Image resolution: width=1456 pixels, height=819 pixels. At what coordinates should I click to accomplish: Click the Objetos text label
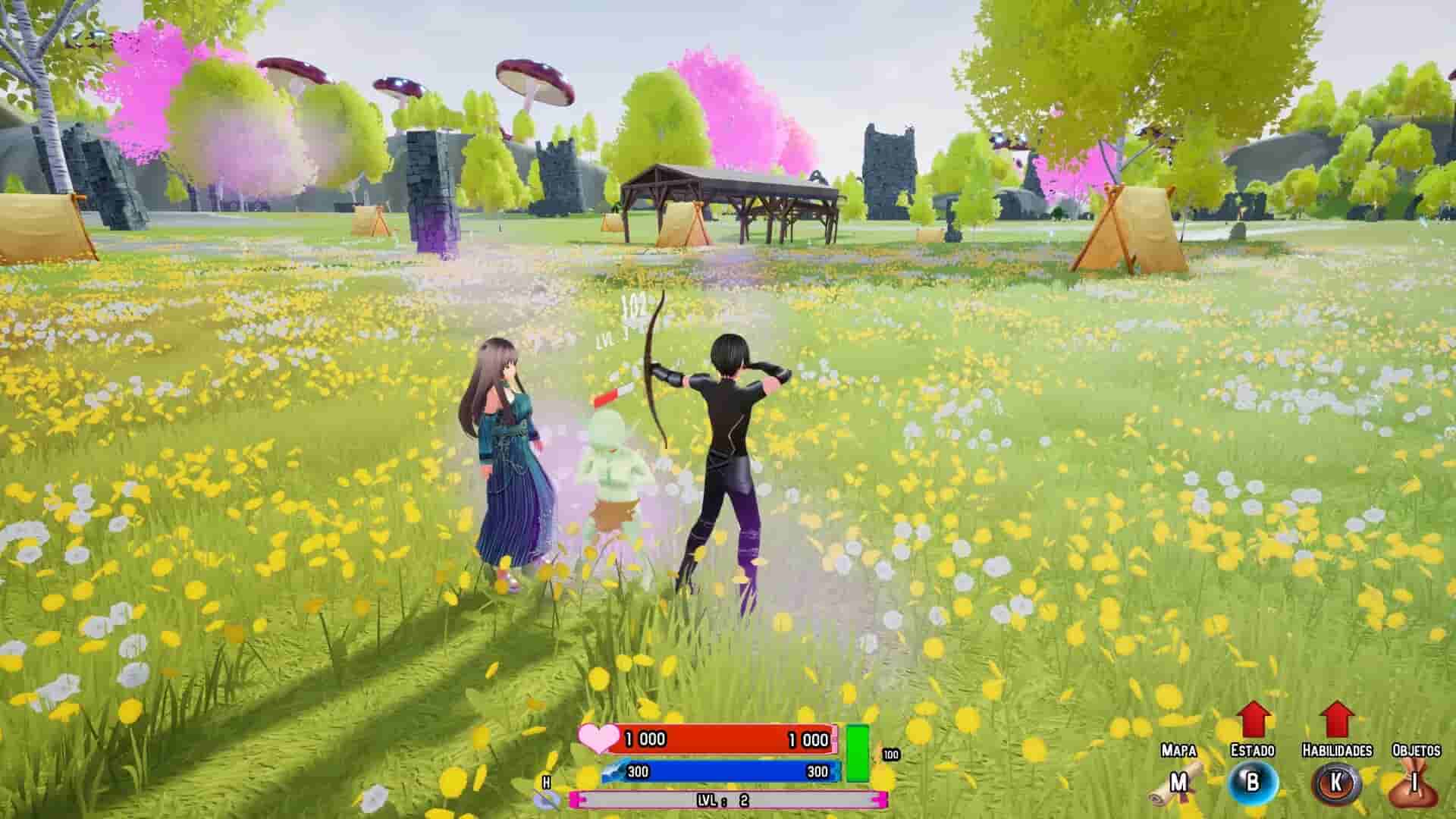[1417, 749]
